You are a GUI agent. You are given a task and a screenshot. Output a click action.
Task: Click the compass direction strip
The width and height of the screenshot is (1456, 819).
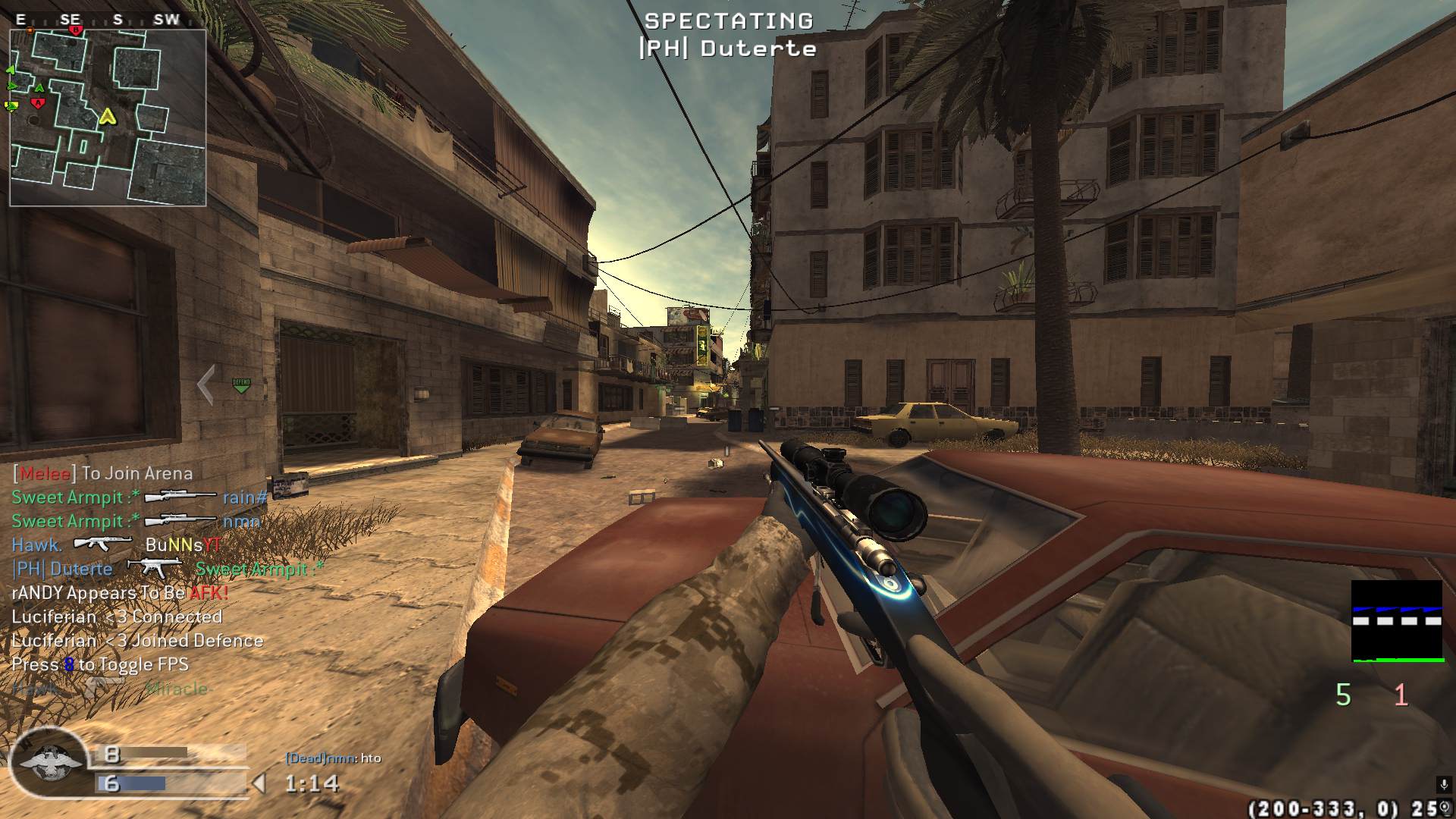click(99, 20)
